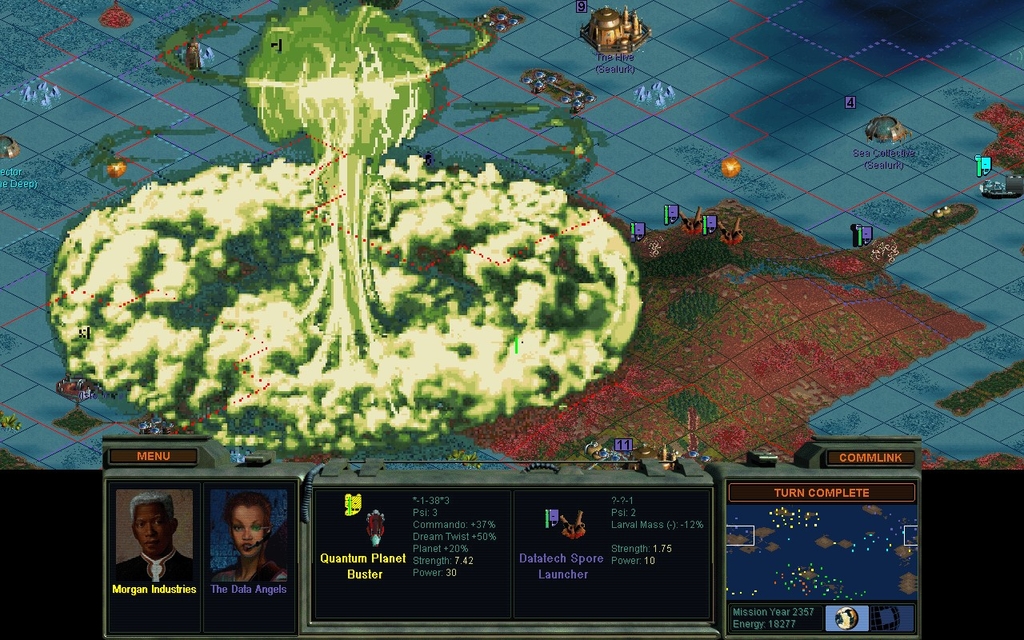
Task: Click the world minimap
Action: [821, 551]
